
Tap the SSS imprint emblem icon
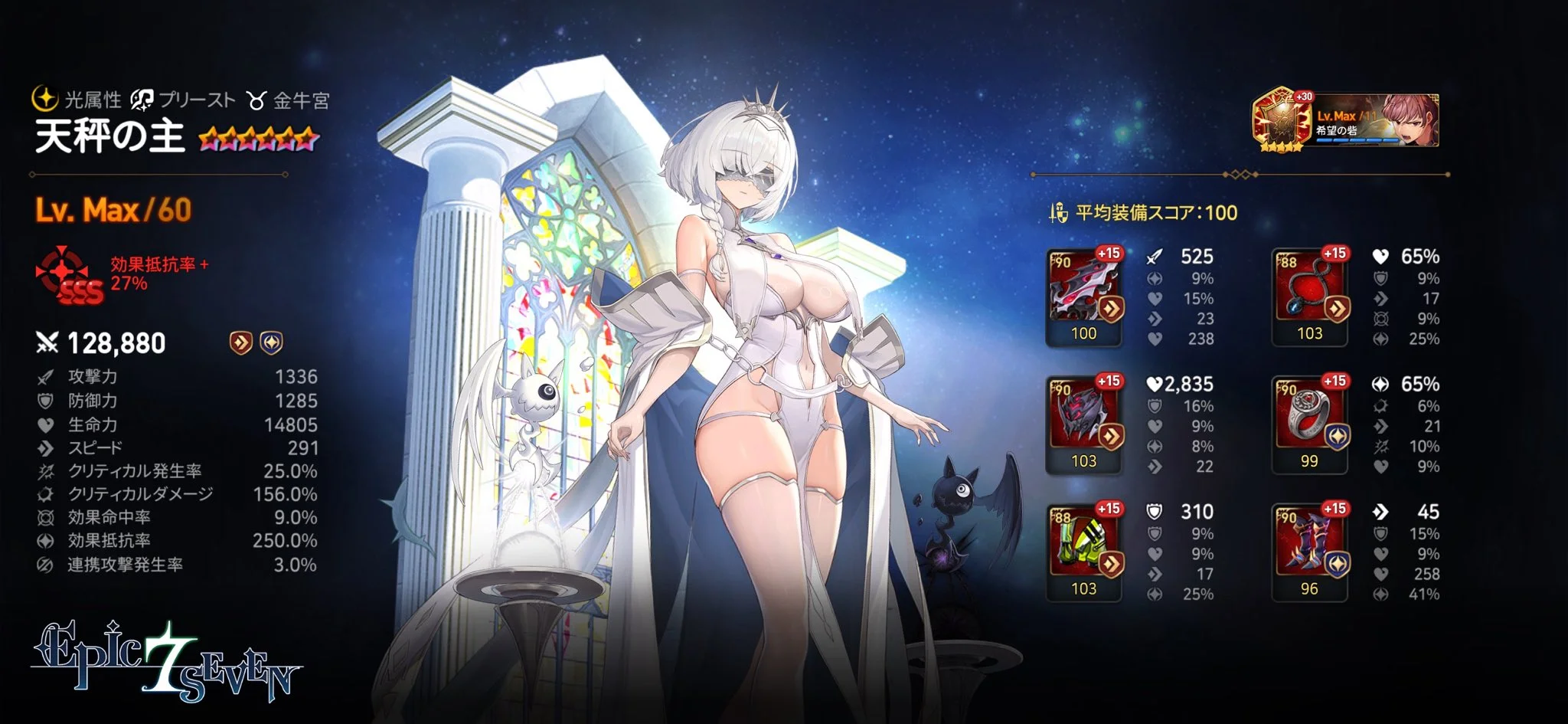69,276
